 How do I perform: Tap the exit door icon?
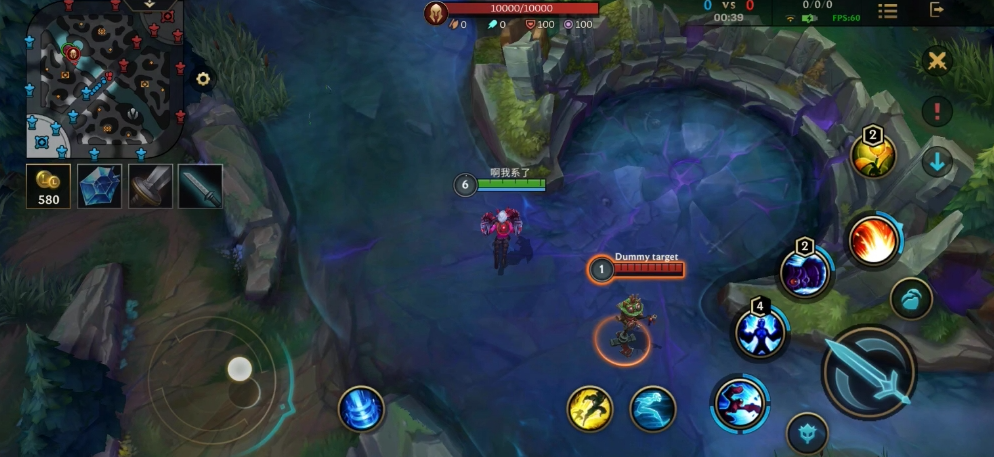pyautogui.click(x=937, y=10)
